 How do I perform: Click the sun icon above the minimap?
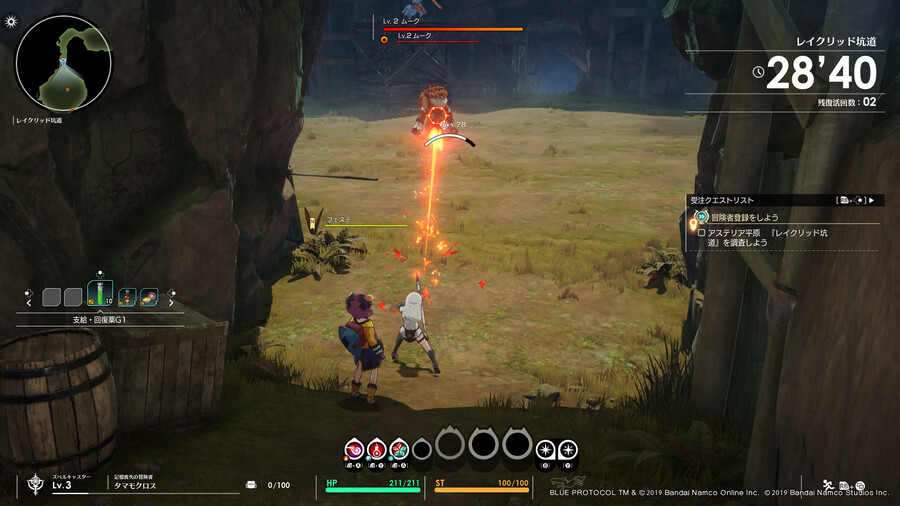11,21
